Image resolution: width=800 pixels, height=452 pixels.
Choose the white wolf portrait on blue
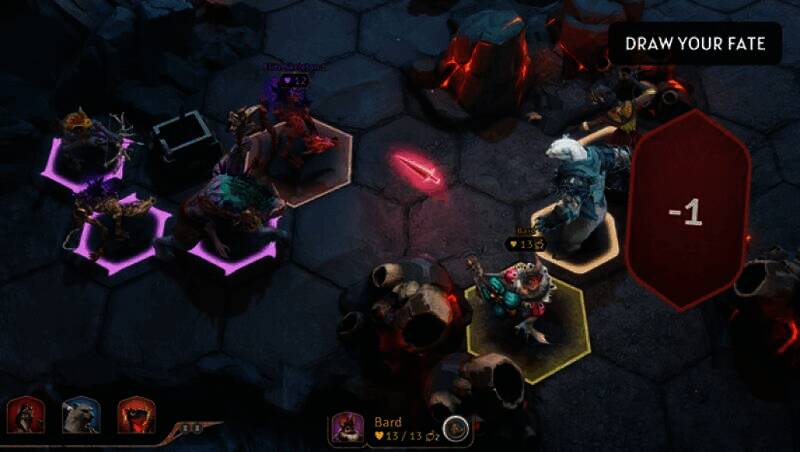click(x=78, y=413)
